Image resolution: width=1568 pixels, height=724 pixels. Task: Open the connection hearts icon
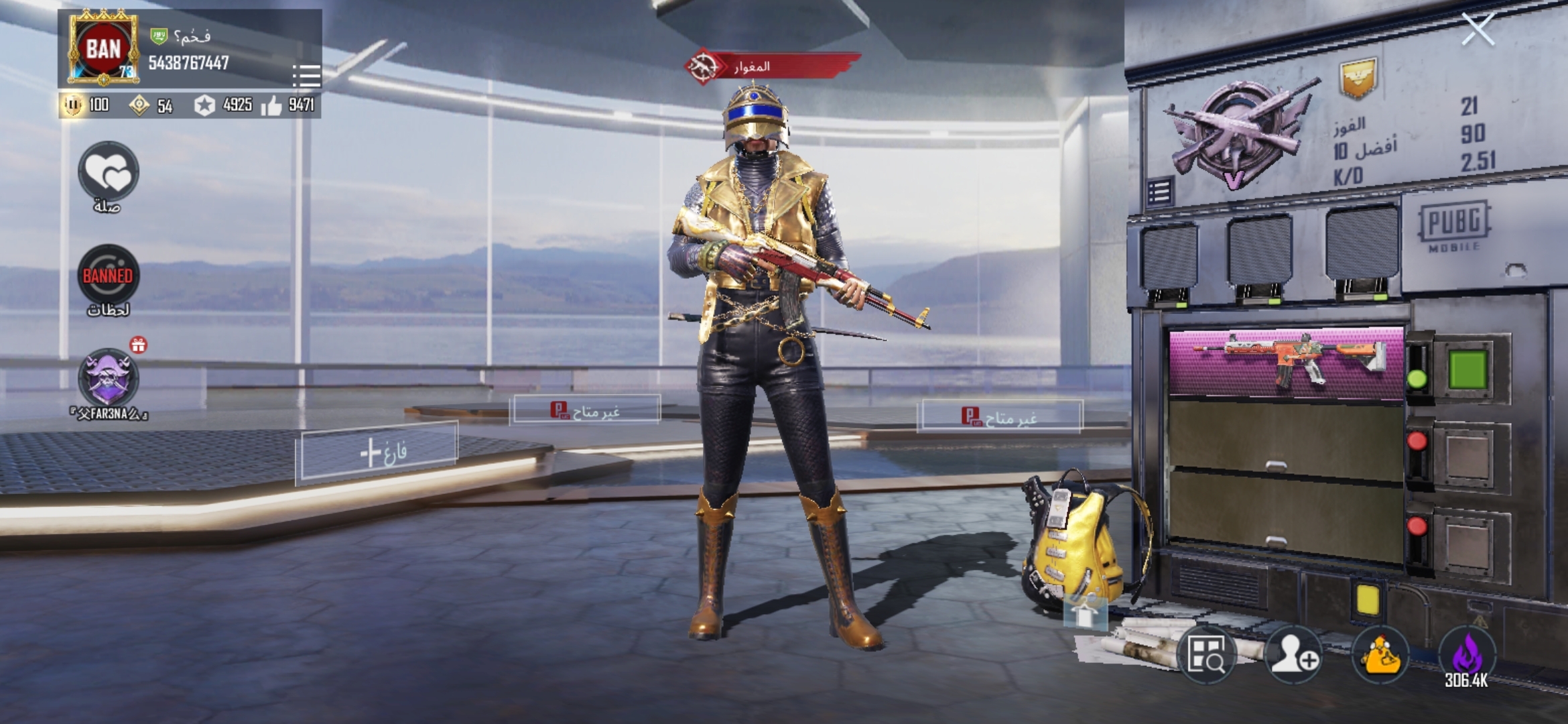(x=109, y=172)
